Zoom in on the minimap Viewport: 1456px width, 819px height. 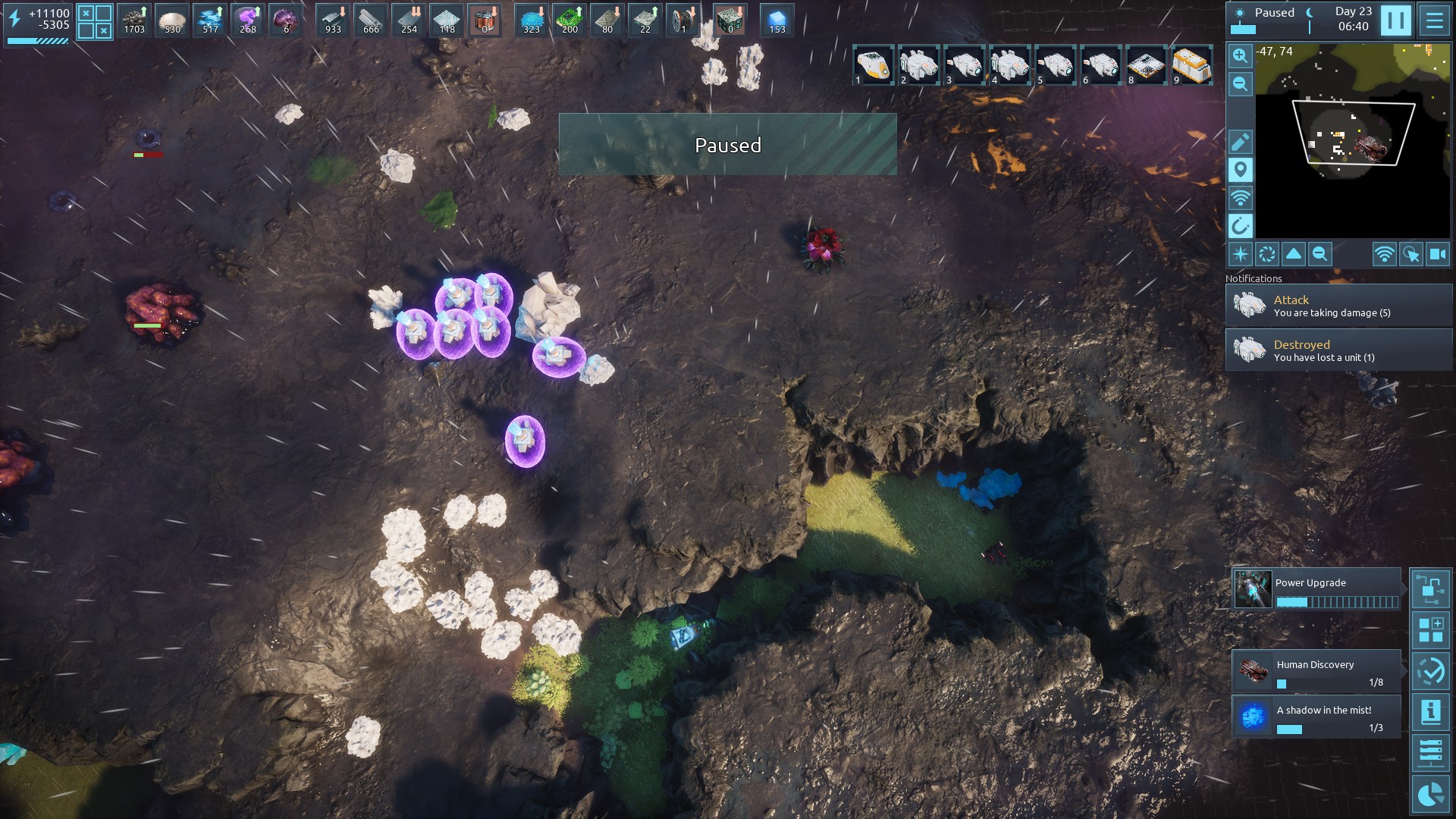tap(1240, 55)
